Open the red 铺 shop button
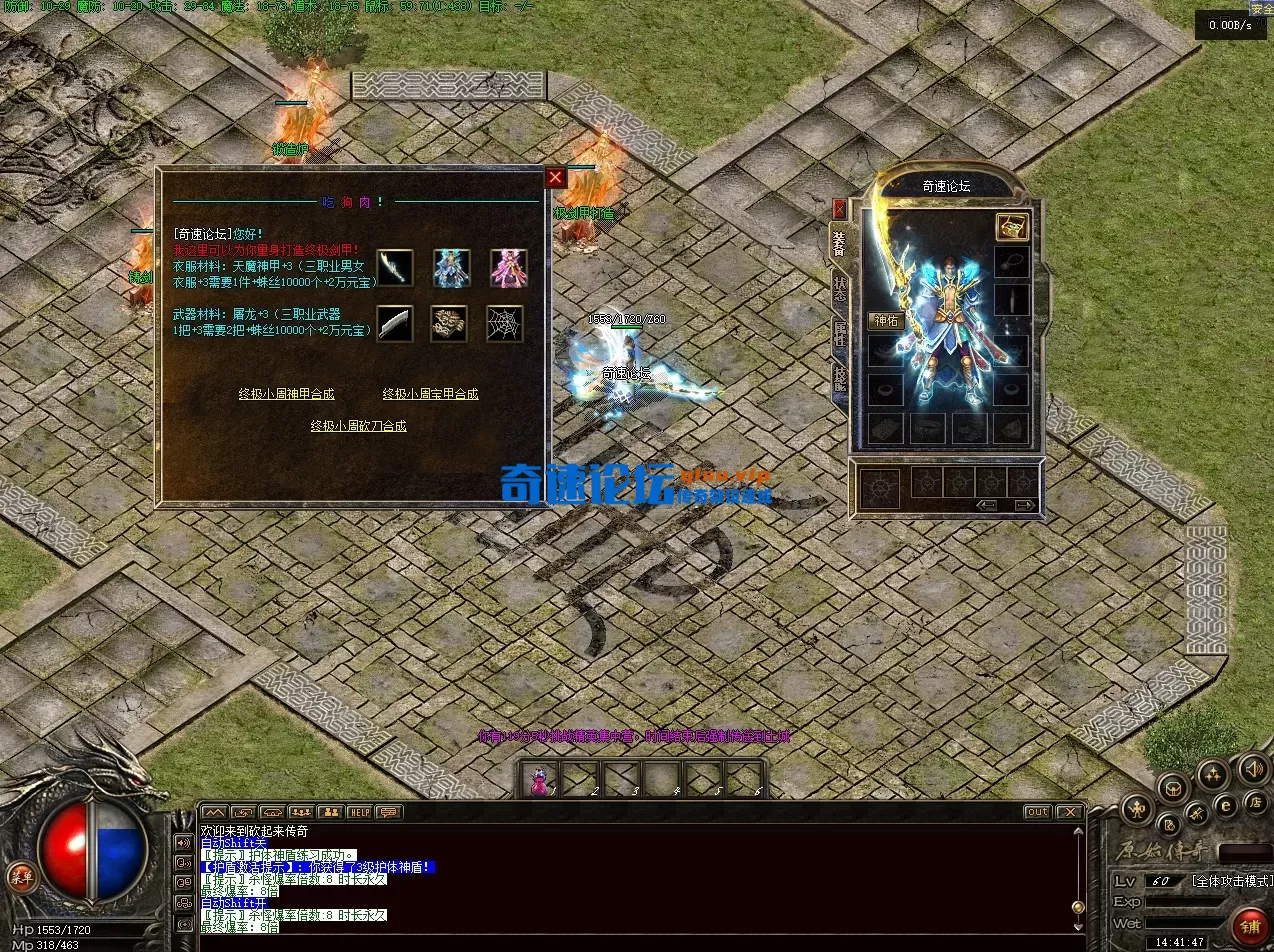 tap(1249, 926)
